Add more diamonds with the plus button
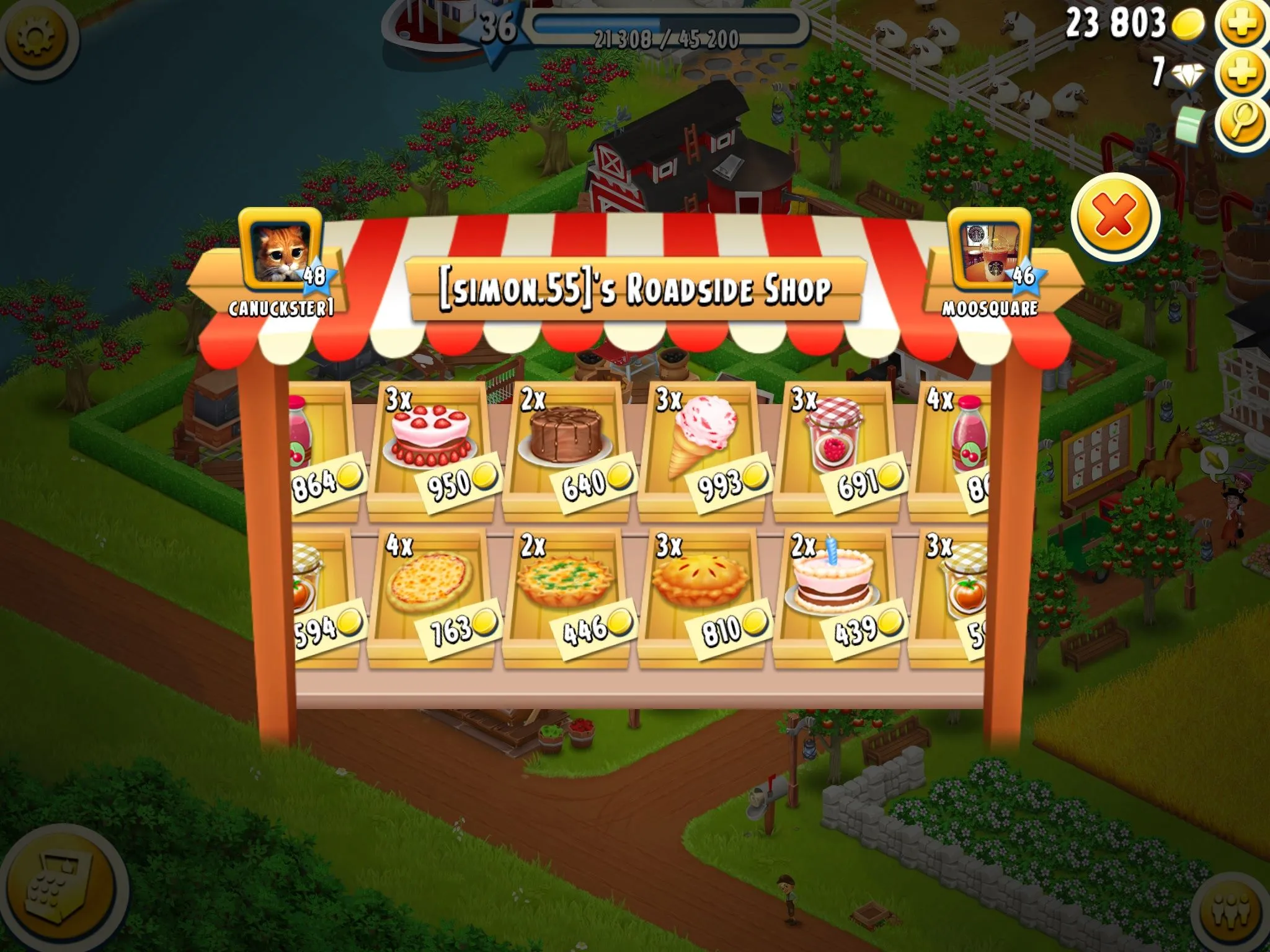Viewport: 1270px width, 952px height. [x=1241, y=73]
